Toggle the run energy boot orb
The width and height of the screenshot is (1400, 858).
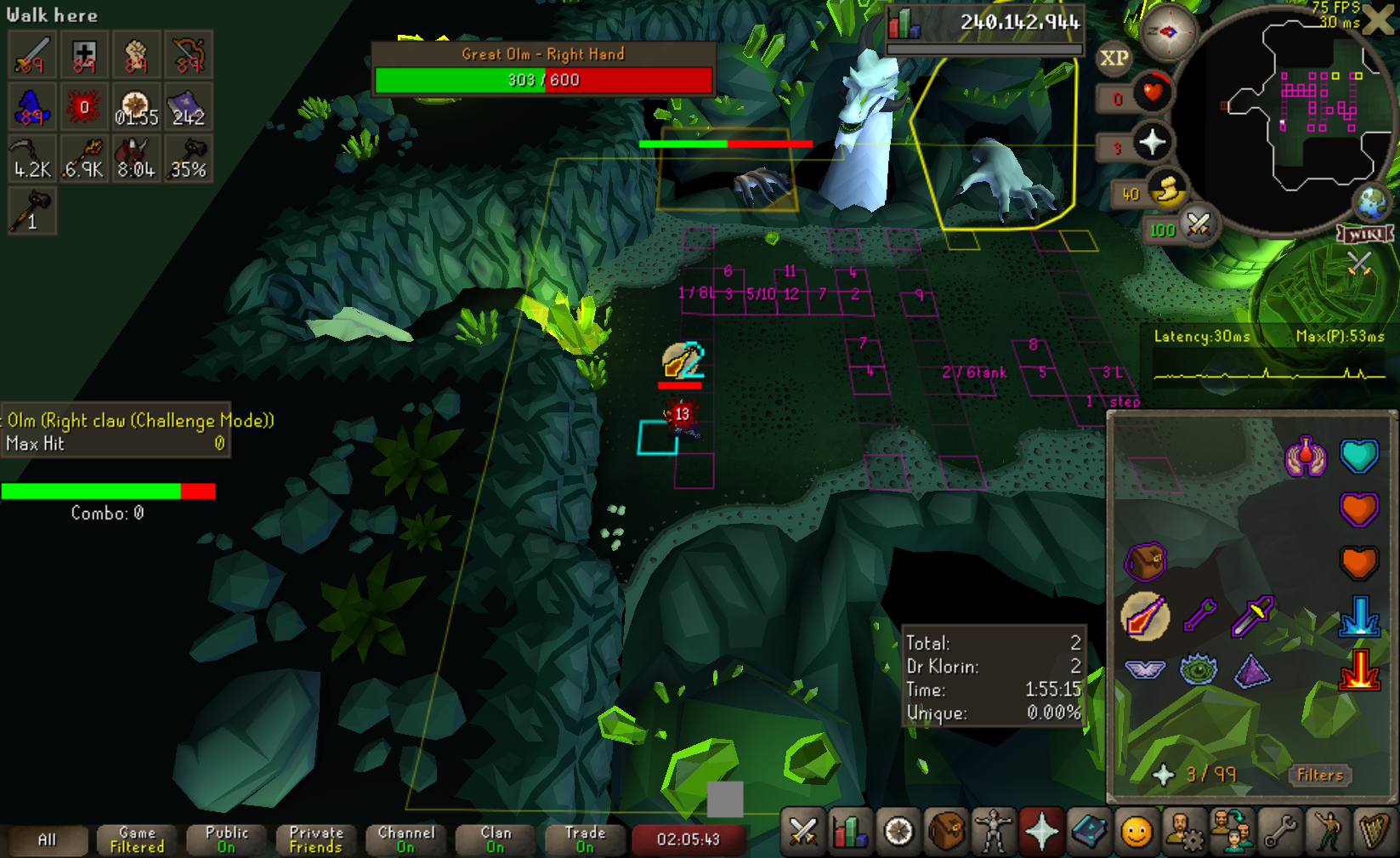pyautogui.click(x=1167, y=191)
